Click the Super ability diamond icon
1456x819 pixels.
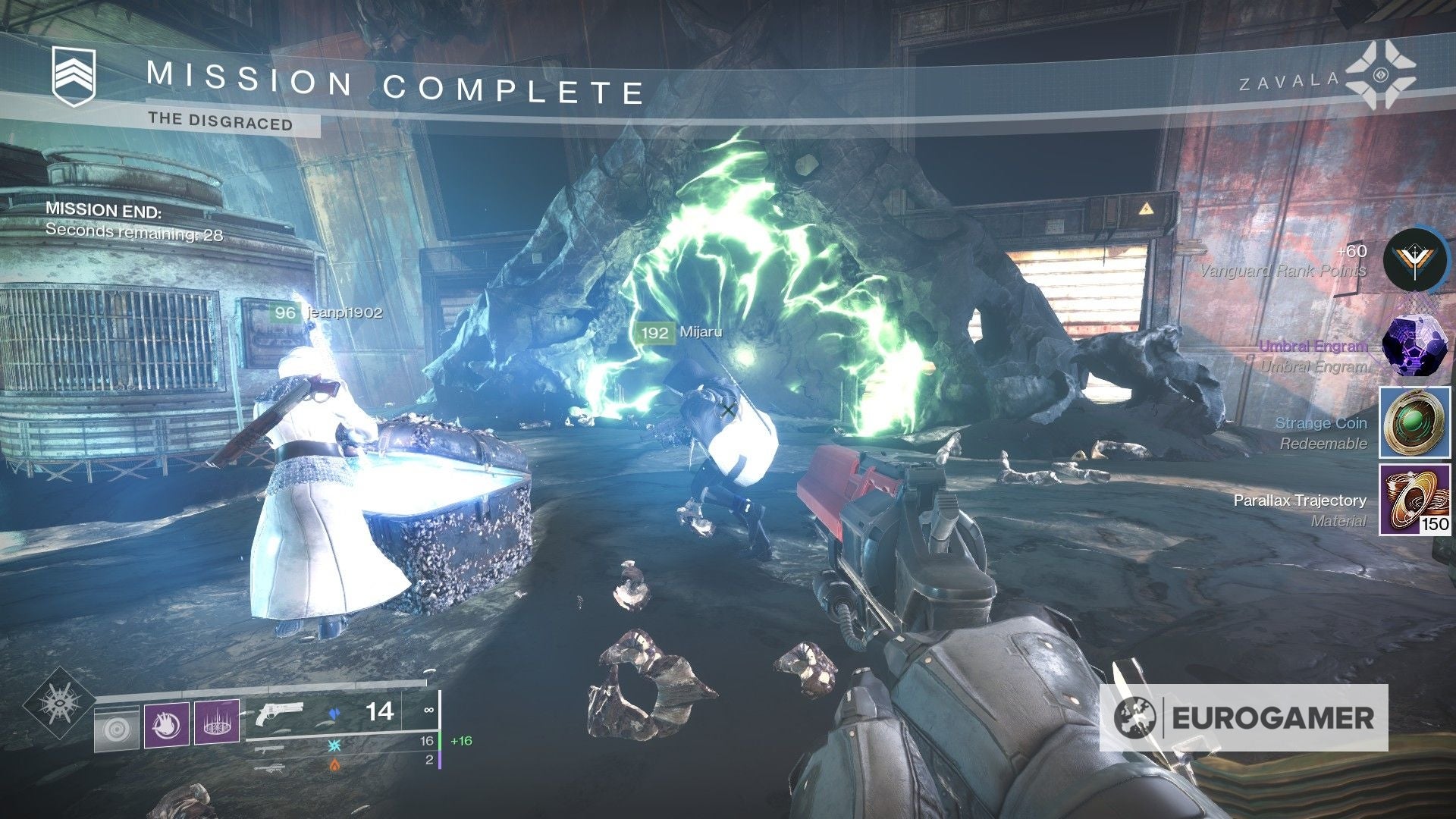pos(61,705)
